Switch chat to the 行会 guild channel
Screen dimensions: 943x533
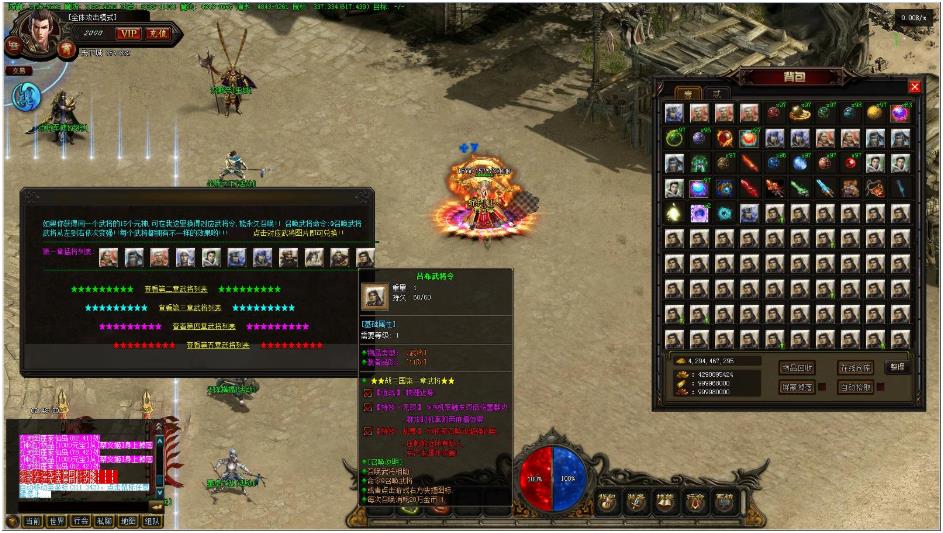pyautogui.click(x=82, y=521)
